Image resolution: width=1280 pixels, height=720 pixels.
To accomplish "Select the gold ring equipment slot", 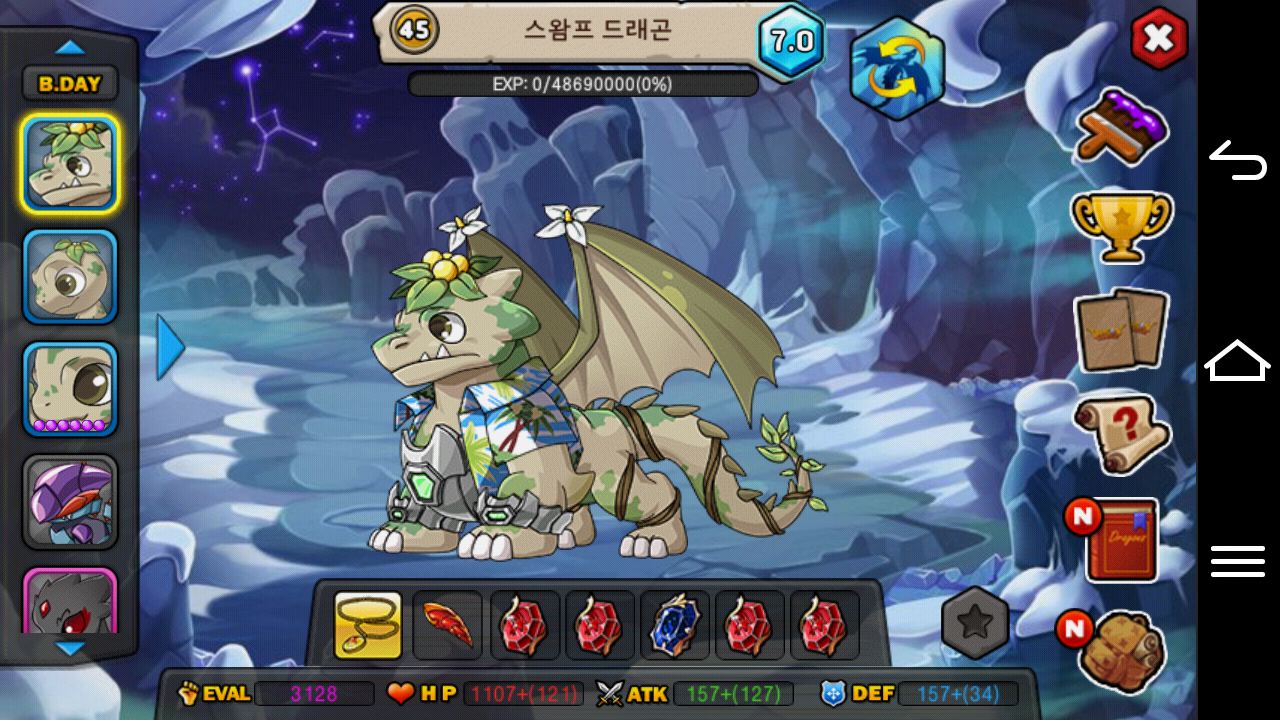I will [368, 626].
